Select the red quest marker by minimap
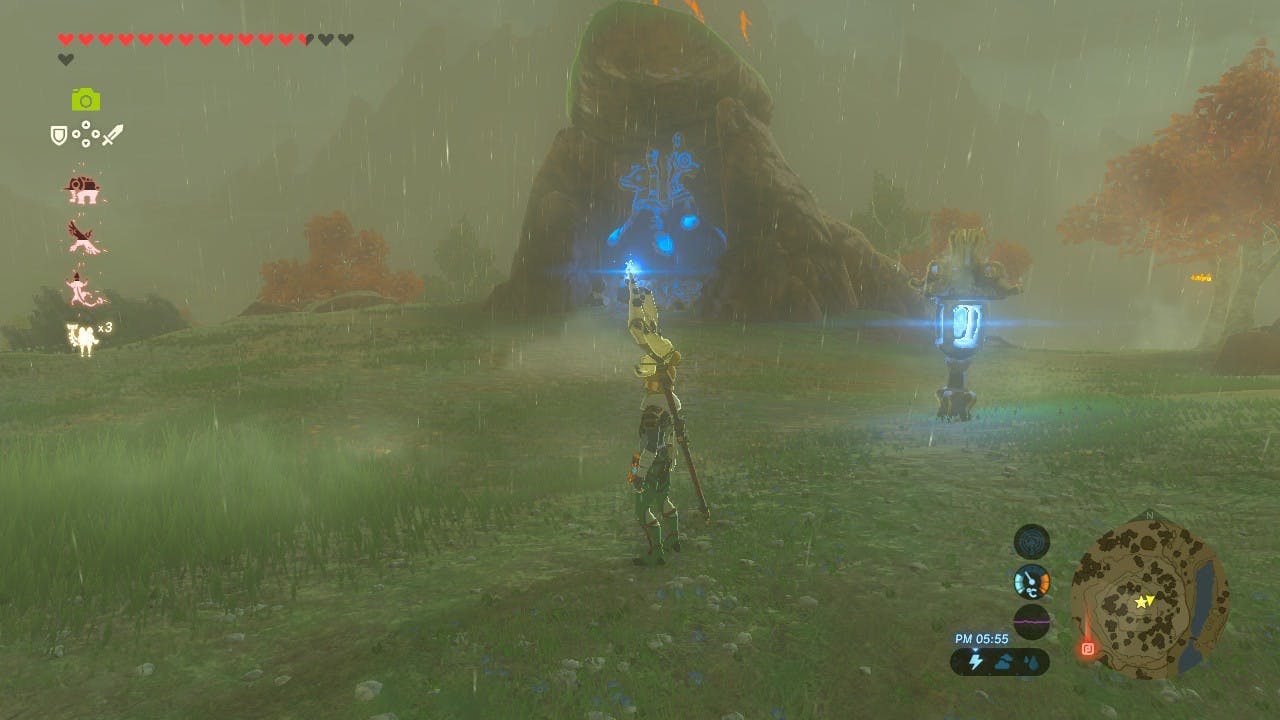The image size is (1280, 720). click(1088, 647)
